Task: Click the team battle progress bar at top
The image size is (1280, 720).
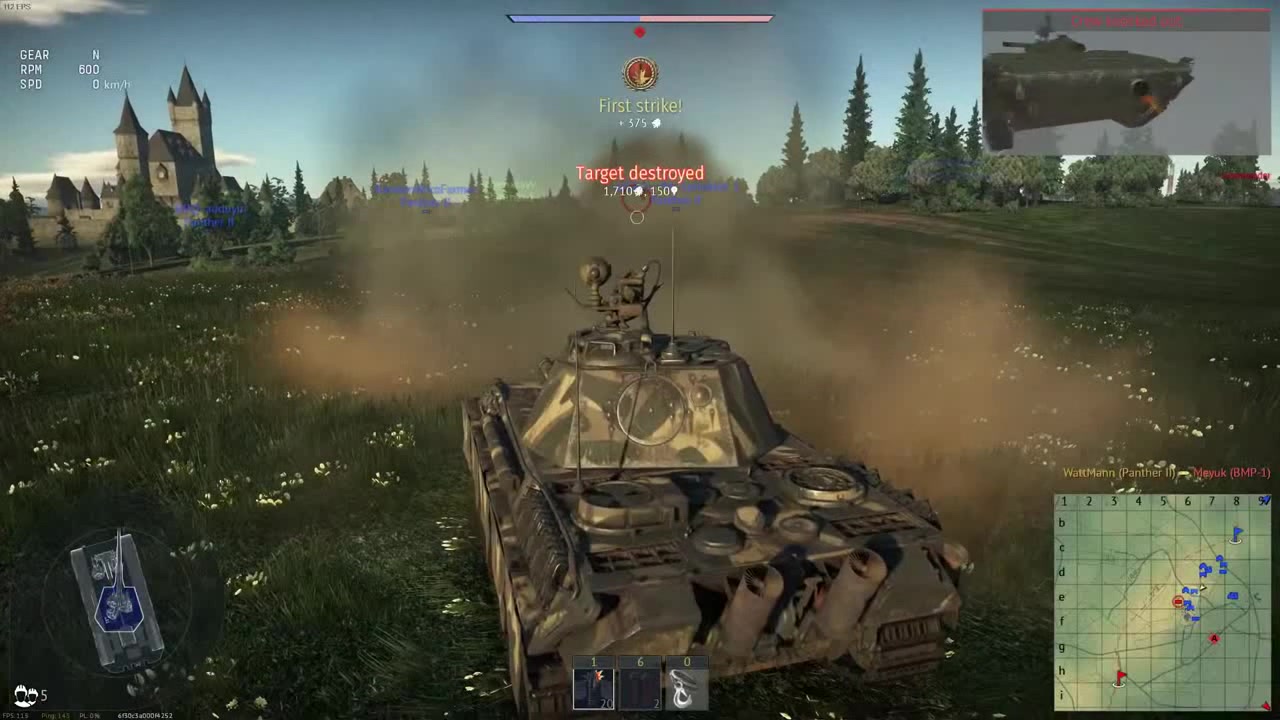Action: (x=640, y=18)
